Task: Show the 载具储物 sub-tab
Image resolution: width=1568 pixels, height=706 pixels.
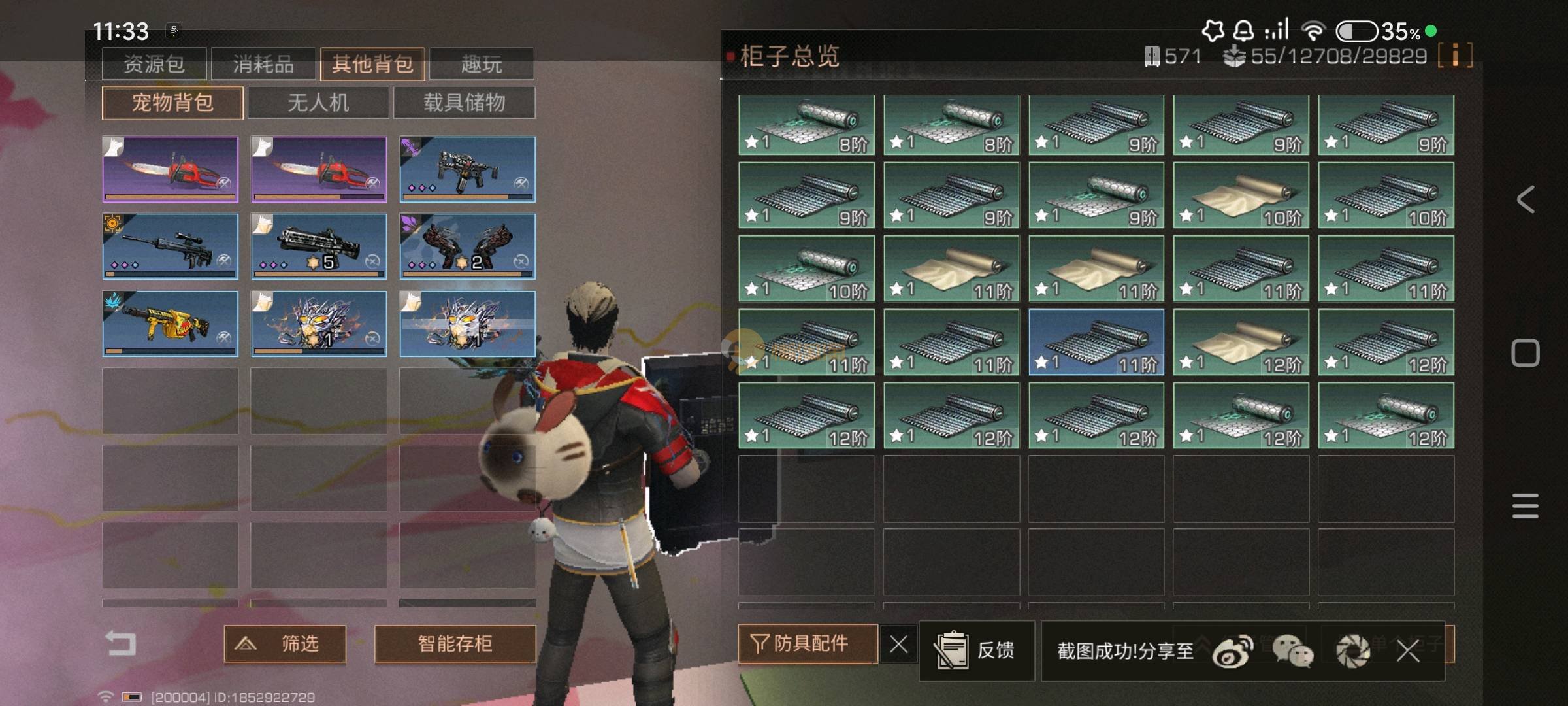Action: 464,103
